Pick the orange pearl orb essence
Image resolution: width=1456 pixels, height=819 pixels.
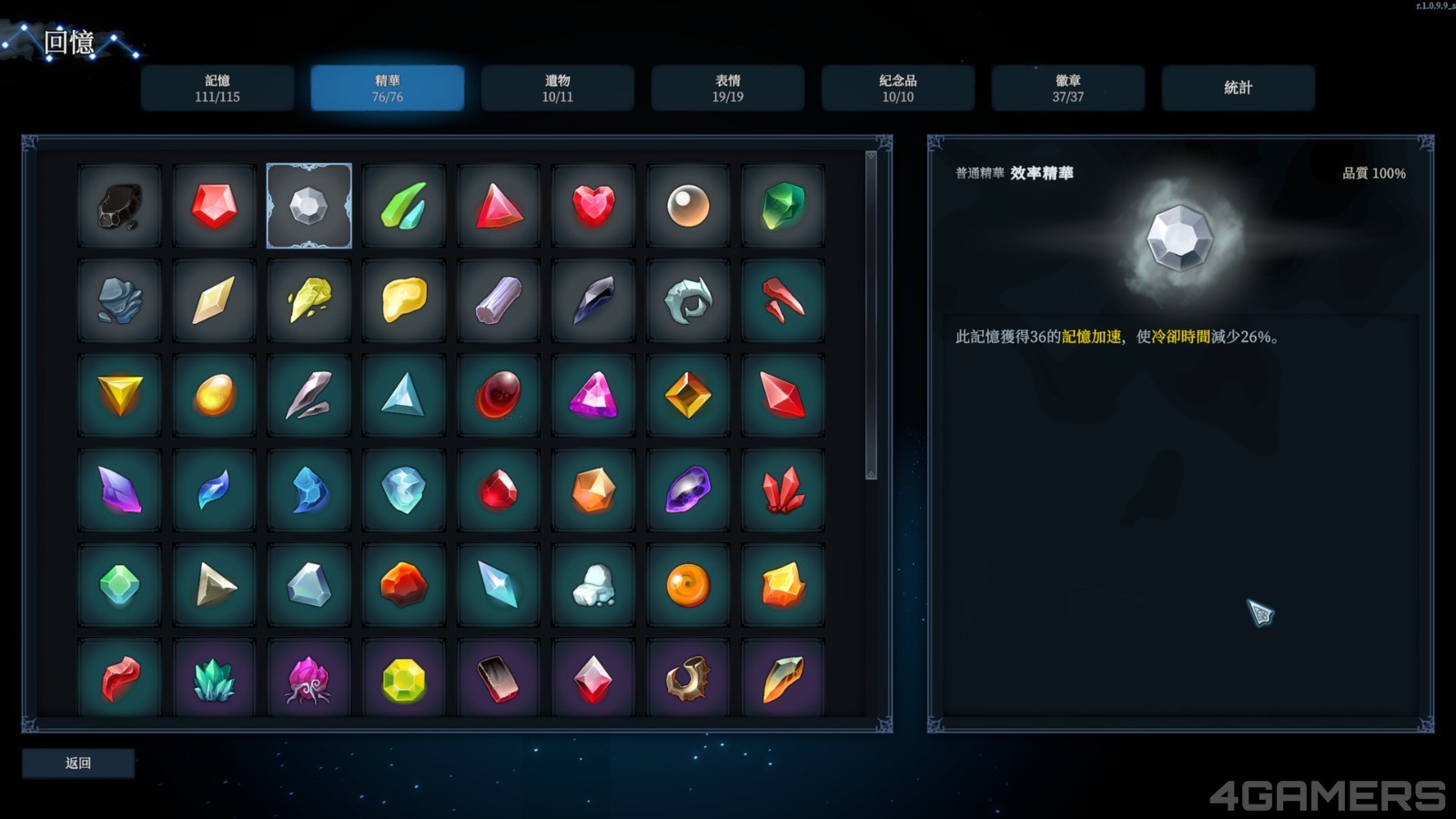click(688, 207)
